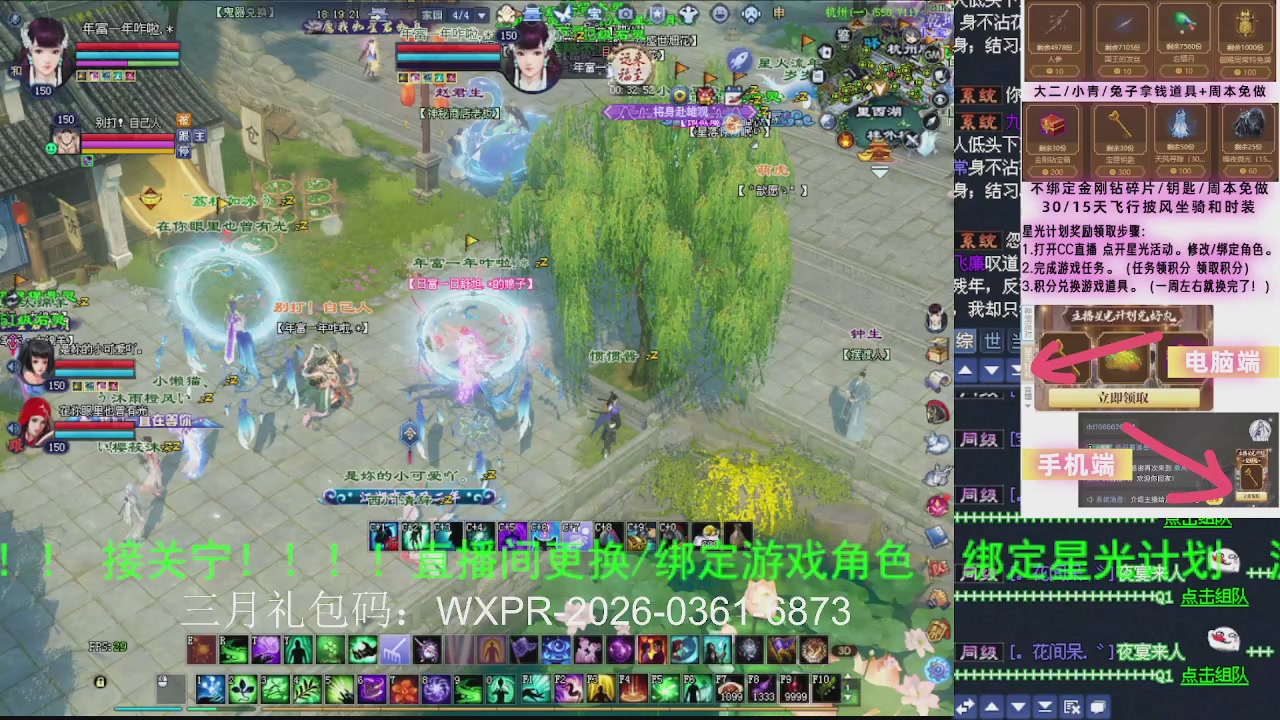Viewport: 1280px width, 720px height.
Task: Click the blue up arrow in the chat panel
Action: (965, 370)
